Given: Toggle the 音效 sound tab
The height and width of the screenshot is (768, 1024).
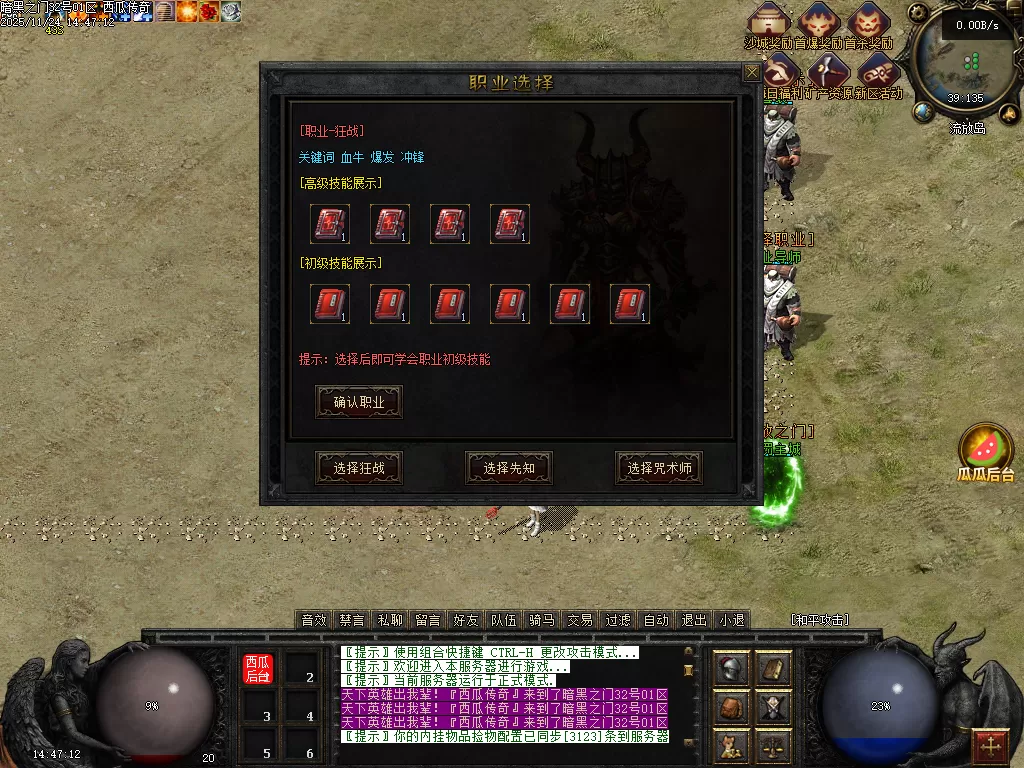Looking at the screenshot, I should click(x=314, y=620).
